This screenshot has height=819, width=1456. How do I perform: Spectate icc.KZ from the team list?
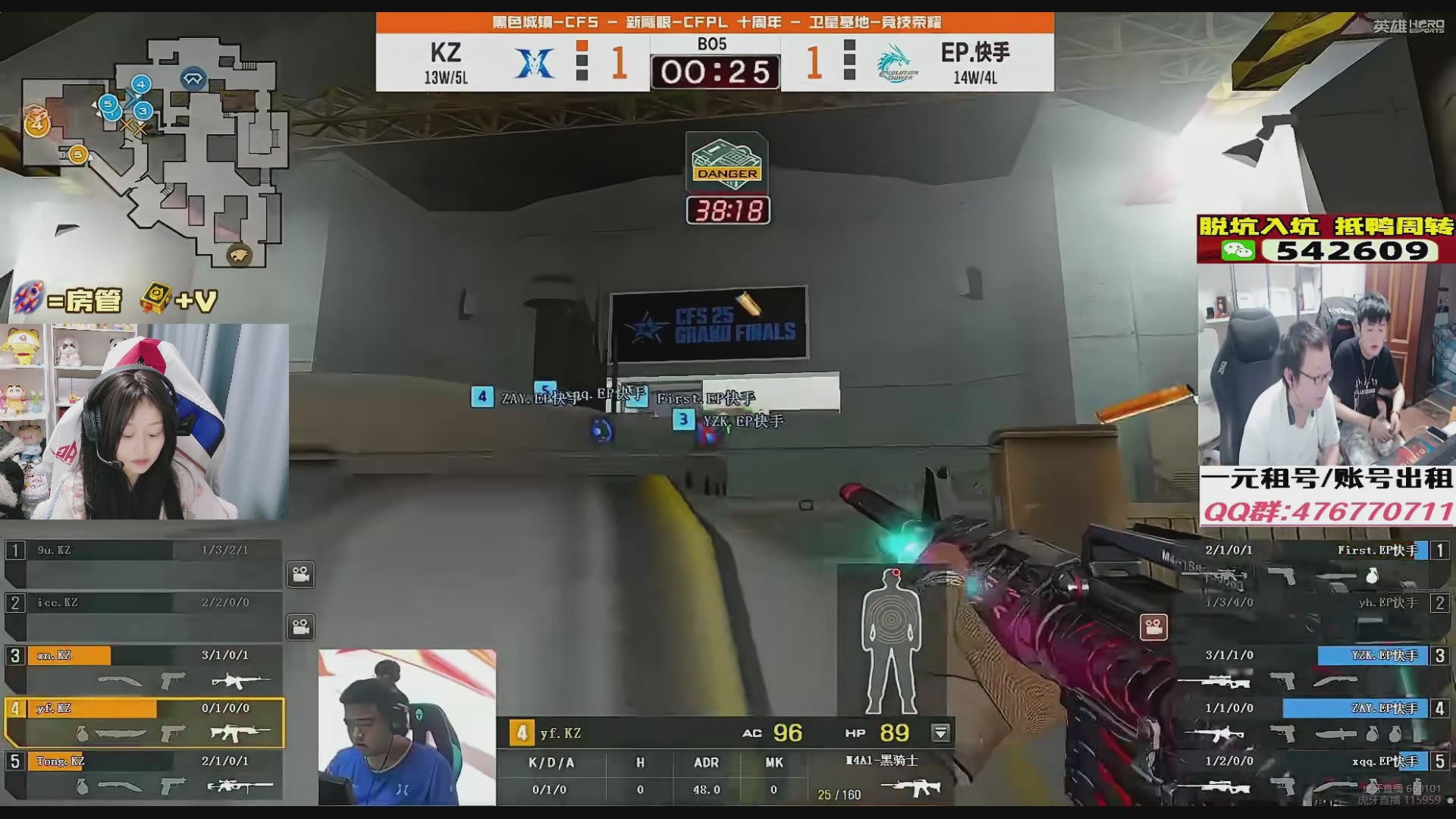(144, 616)
